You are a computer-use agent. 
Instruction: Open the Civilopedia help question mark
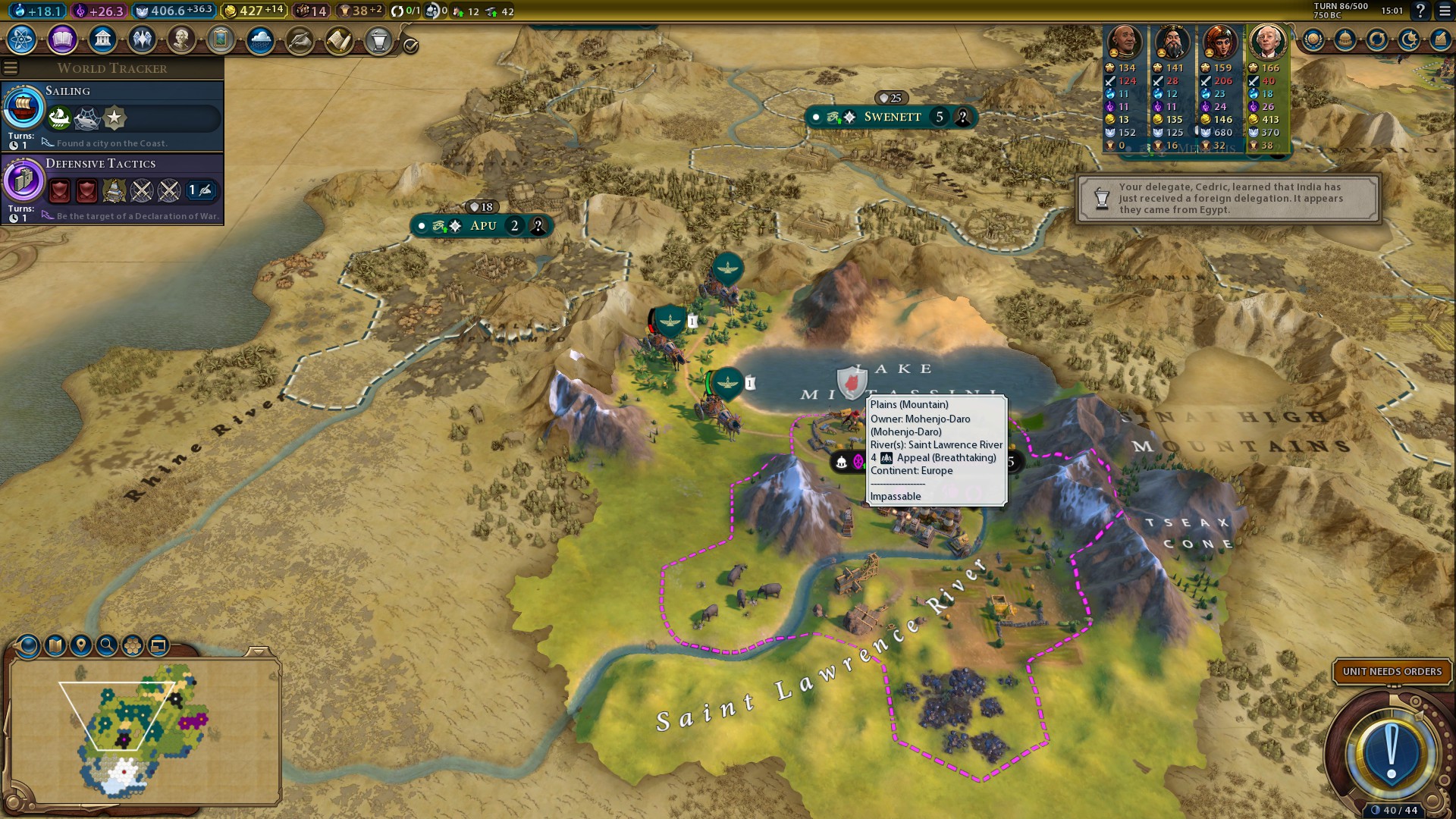(1420, 11)
